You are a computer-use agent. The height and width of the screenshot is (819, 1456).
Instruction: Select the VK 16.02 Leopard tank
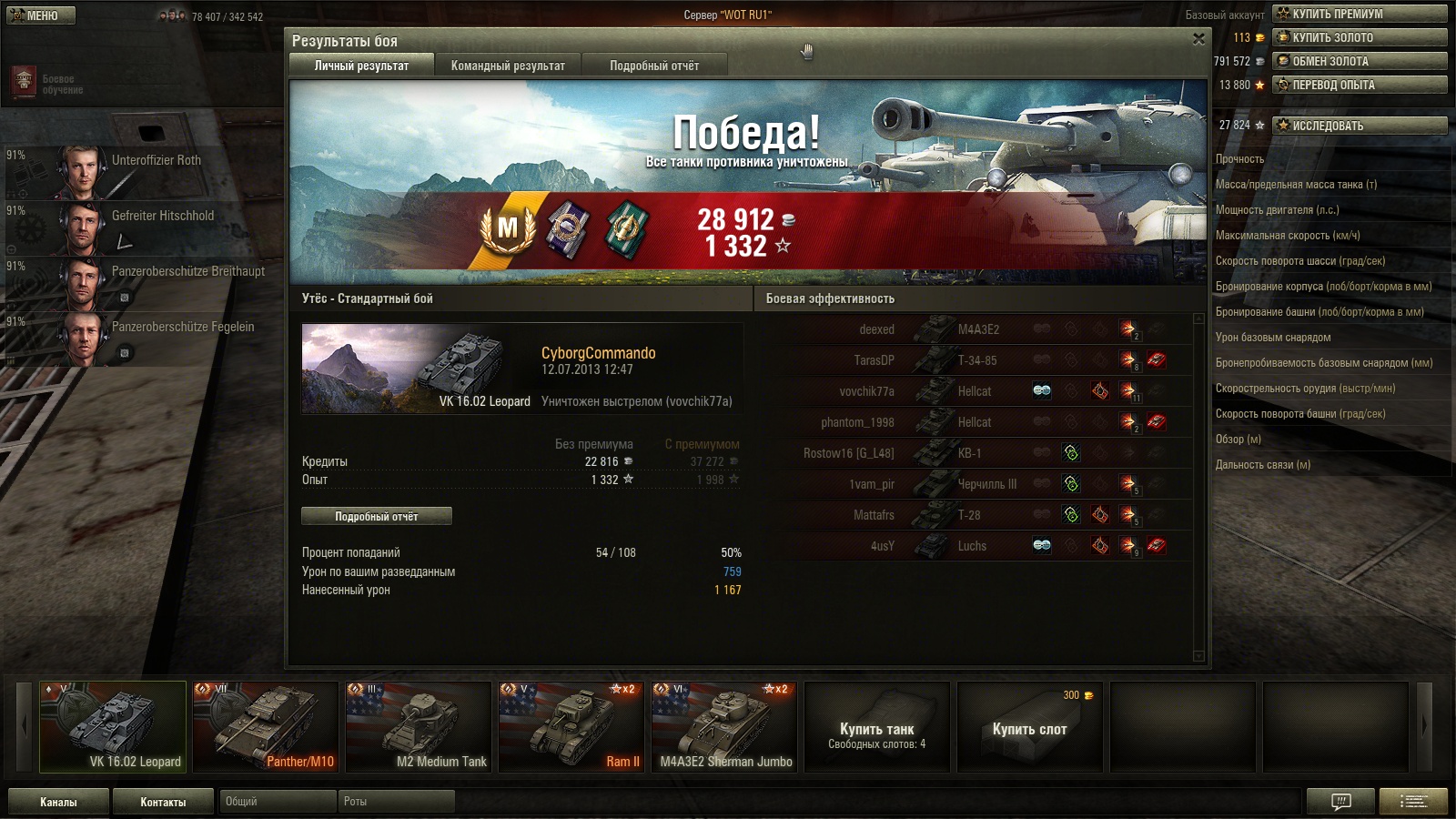click(x=113, y=727)
